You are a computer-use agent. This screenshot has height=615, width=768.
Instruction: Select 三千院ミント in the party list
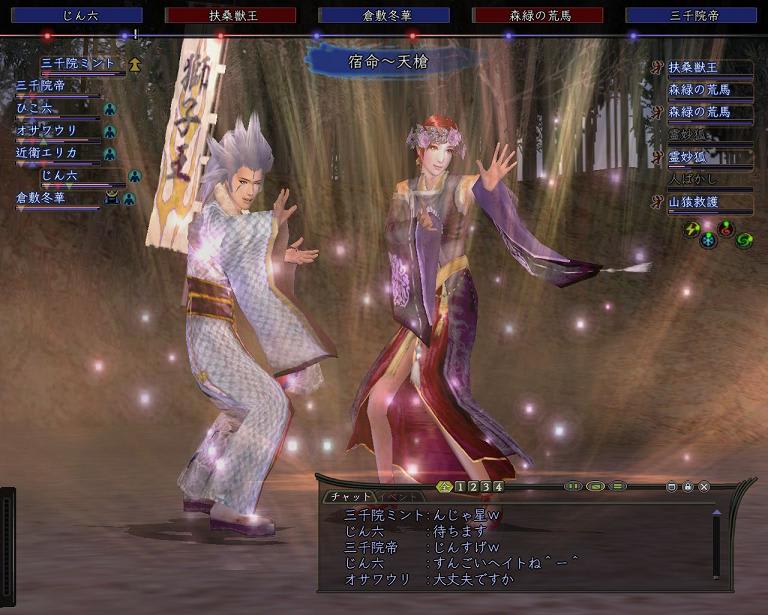[x=78, y=64]
